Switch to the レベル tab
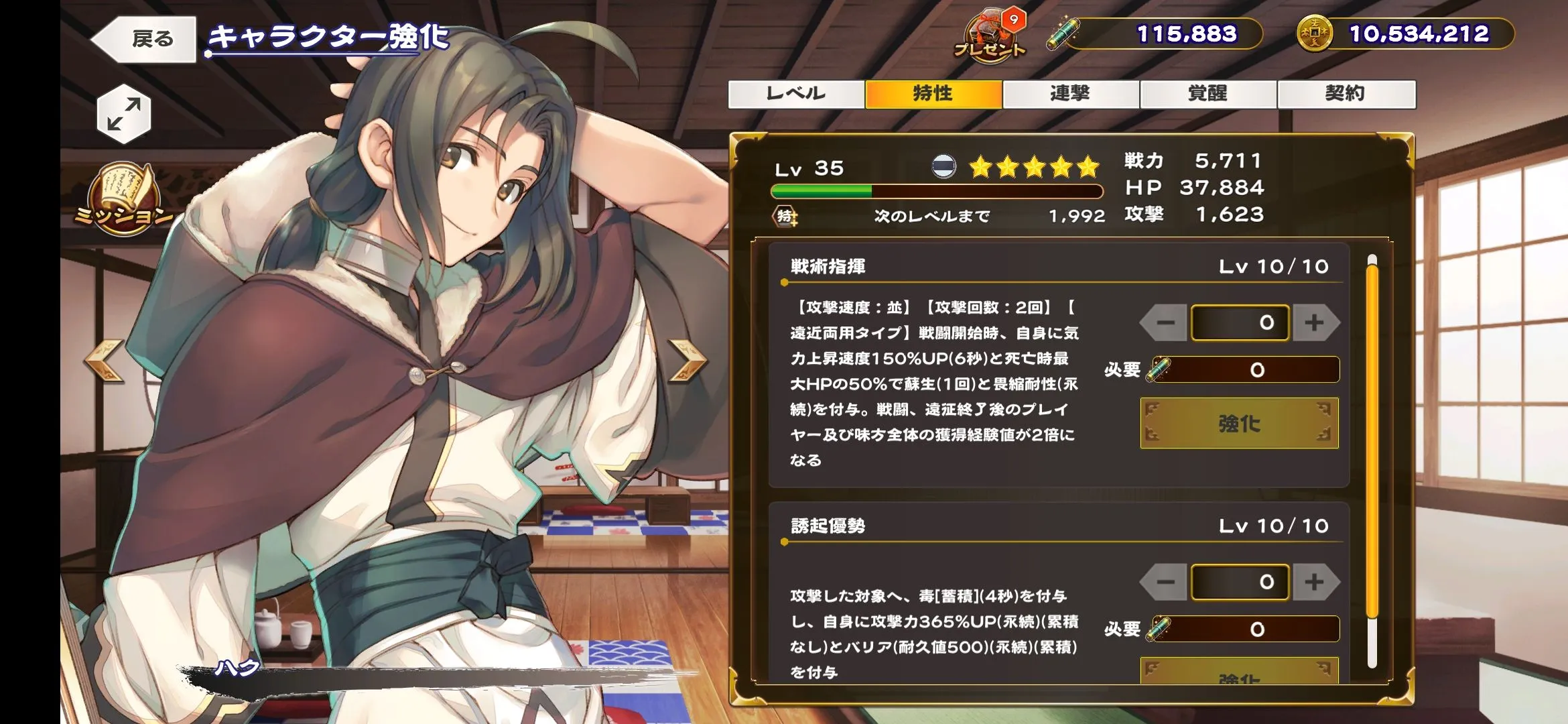Viewport: 1568px width, 724px height. [x=796, y=94]
